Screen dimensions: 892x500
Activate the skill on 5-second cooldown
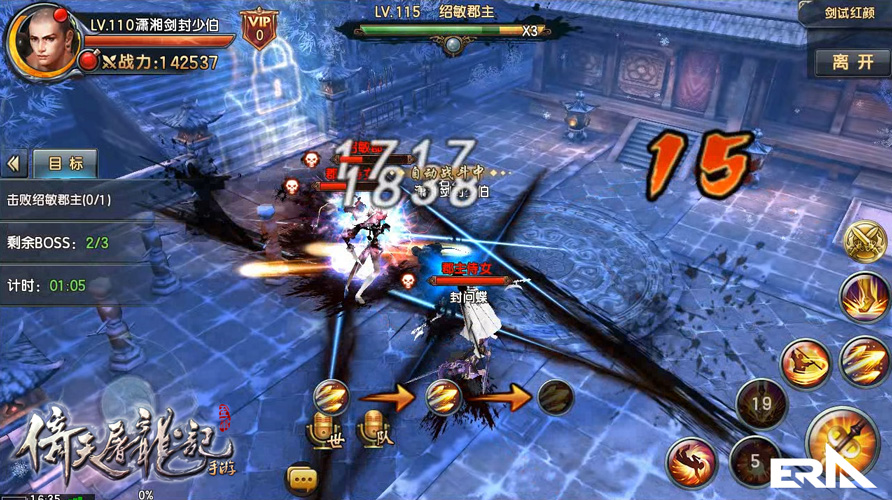click(x=757, y=462)
